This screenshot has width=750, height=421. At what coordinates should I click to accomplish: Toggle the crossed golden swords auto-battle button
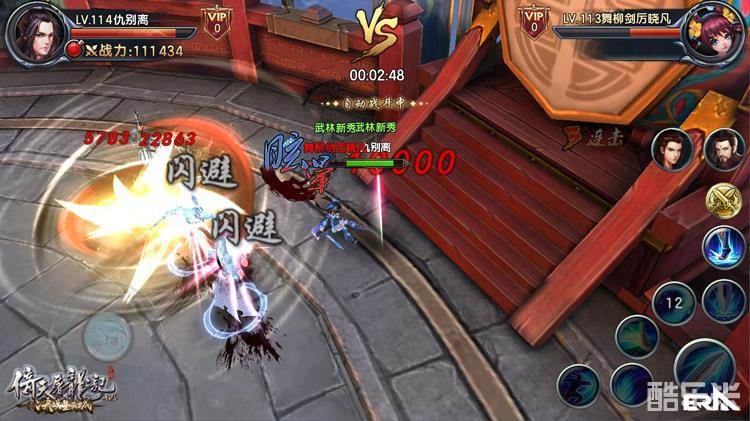pyautogui.click(x=722, y=201)
